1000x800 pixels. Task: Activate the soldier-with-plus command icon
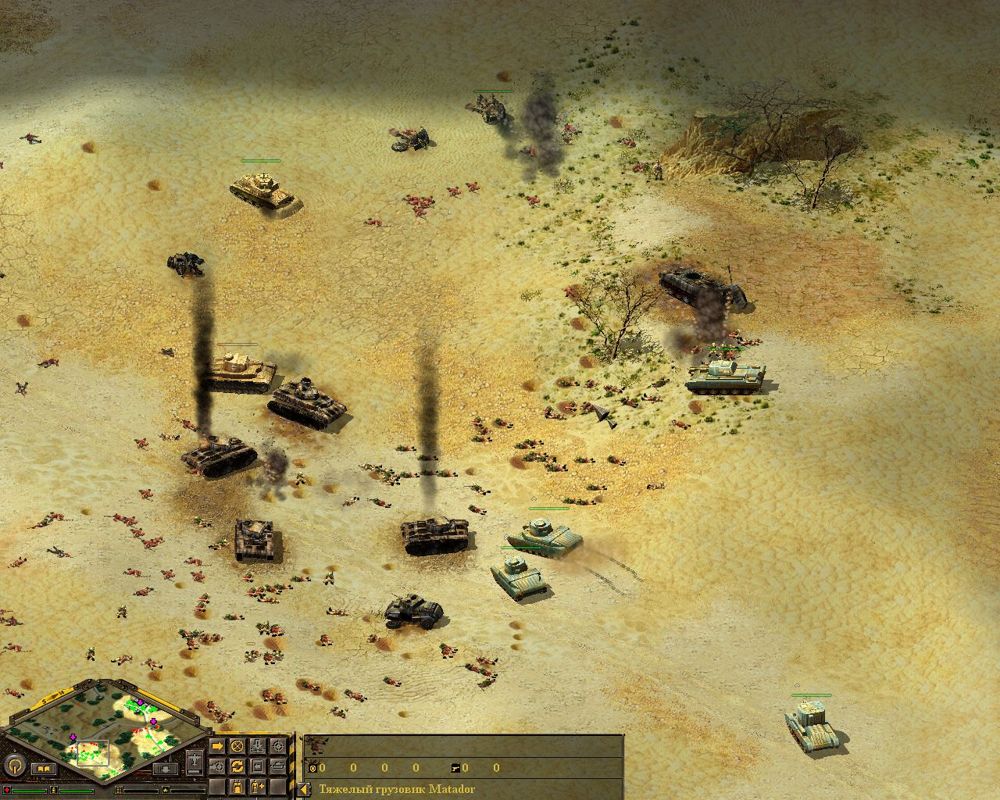coord(257,787)
